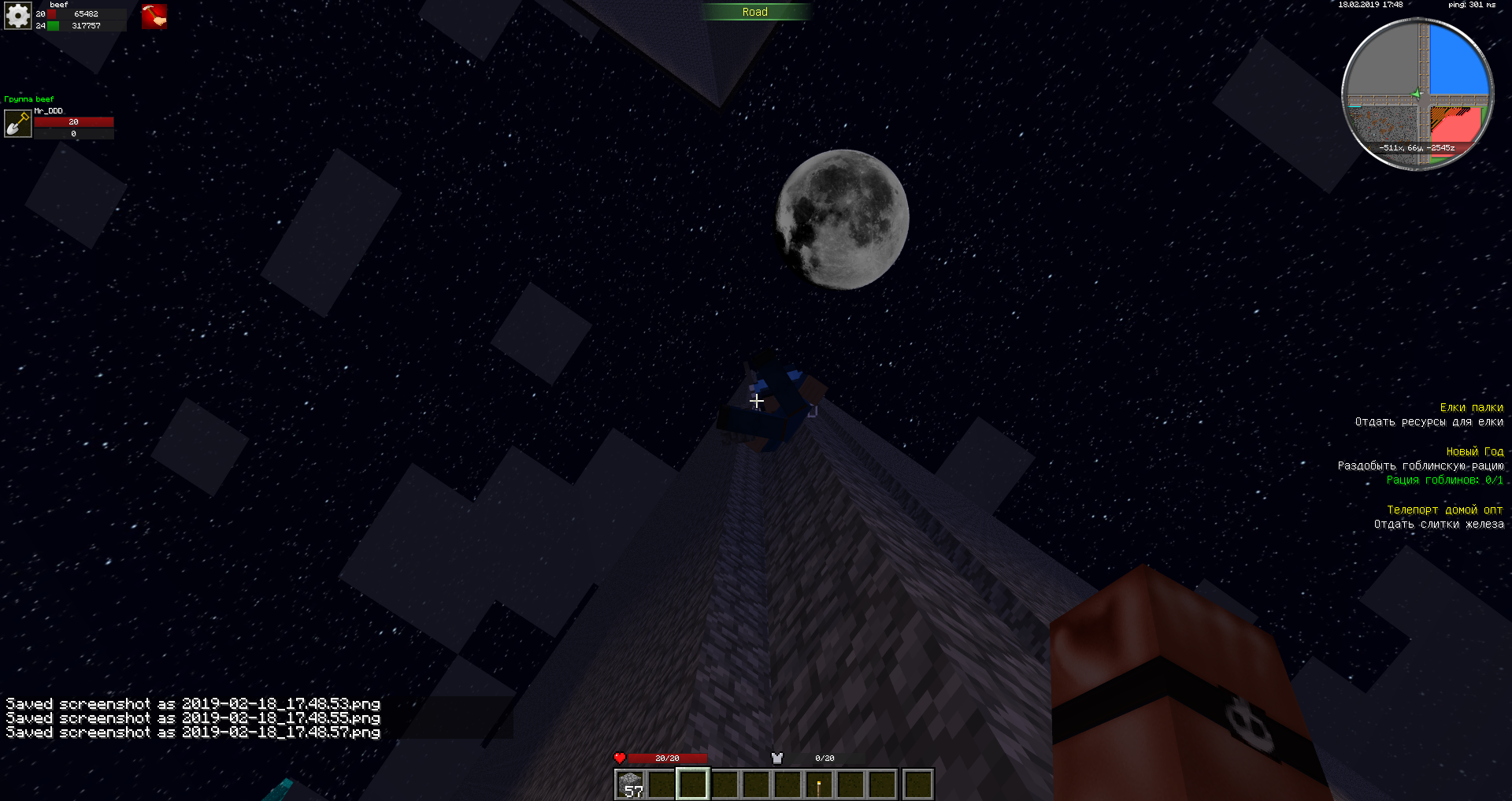The width and height of the screenshot is (1512, 801).
Task: Select party member Mr_DDD's shovel portrait
Action: pyautogui.click(x=17, y=124)
